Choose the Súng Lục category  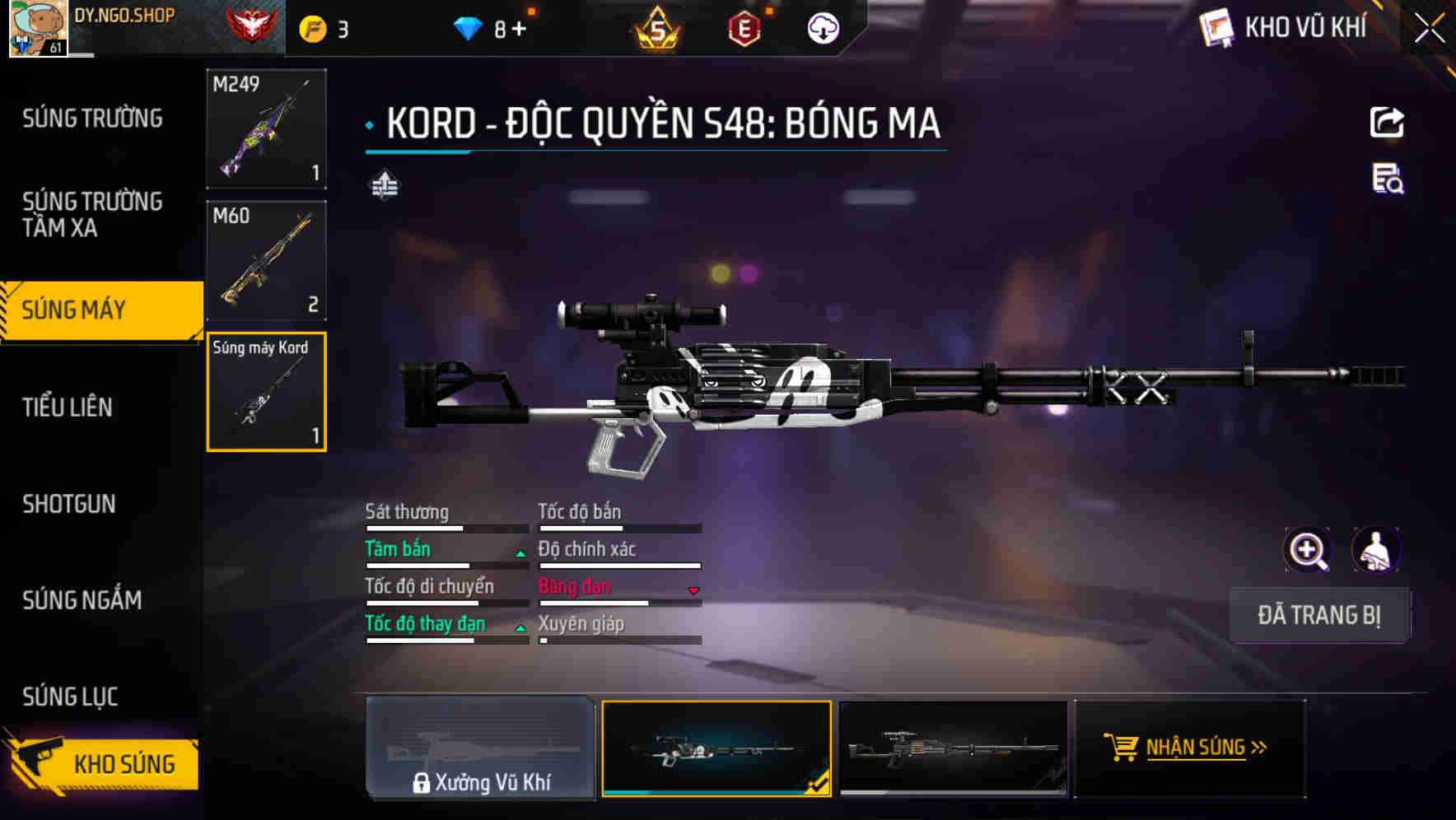[71, 697]
